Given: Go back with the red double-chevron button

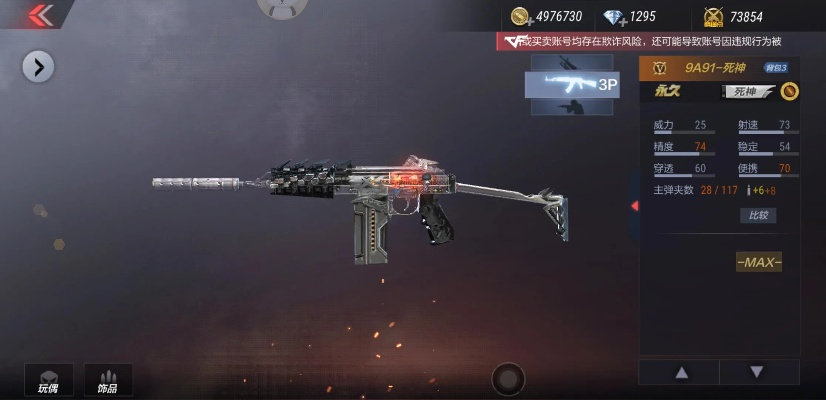Looking at the screenshot, I should [39, 14].
